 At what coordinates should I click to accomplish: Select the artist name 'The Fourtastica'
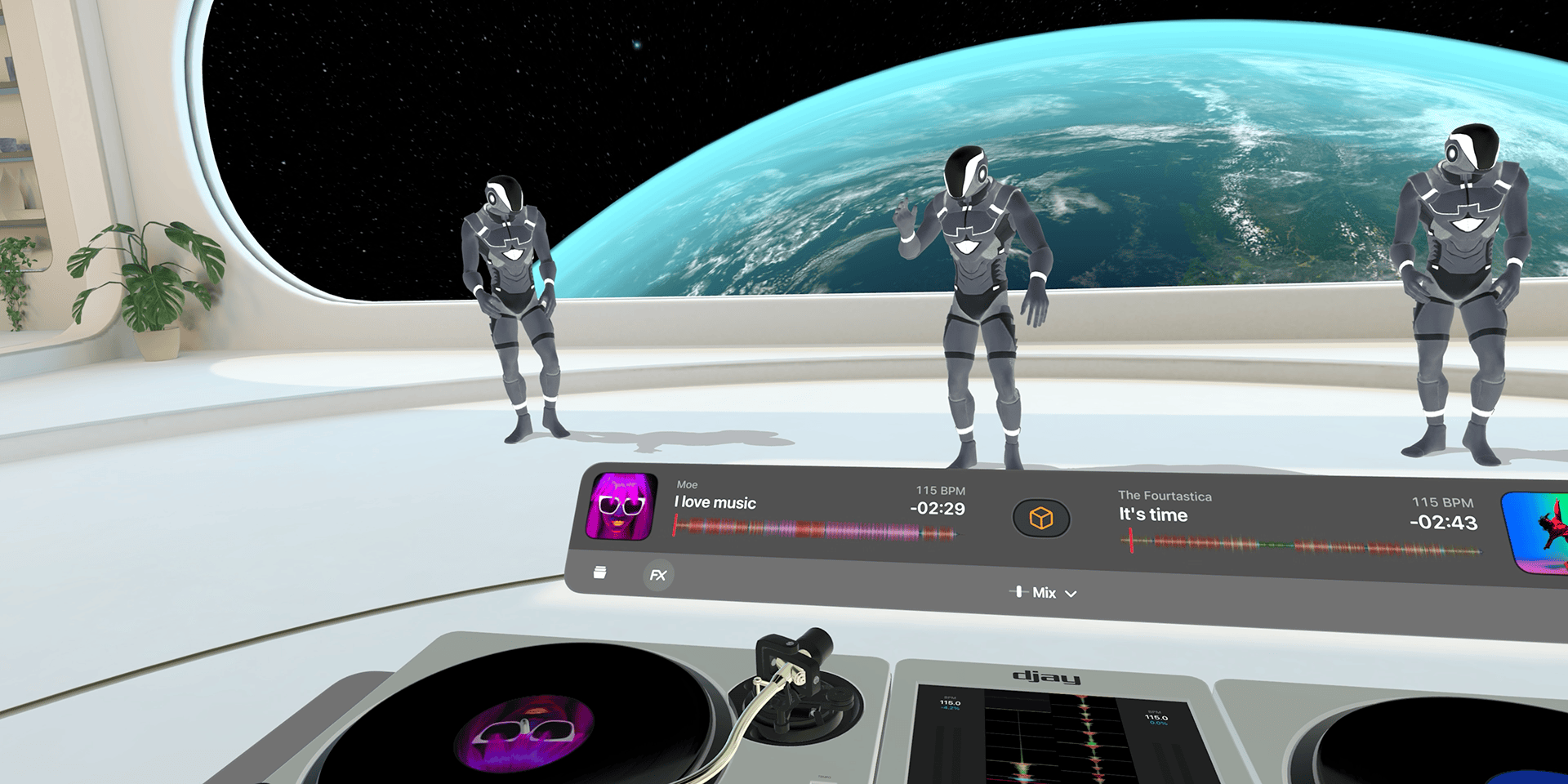[x=1165, y=496]
